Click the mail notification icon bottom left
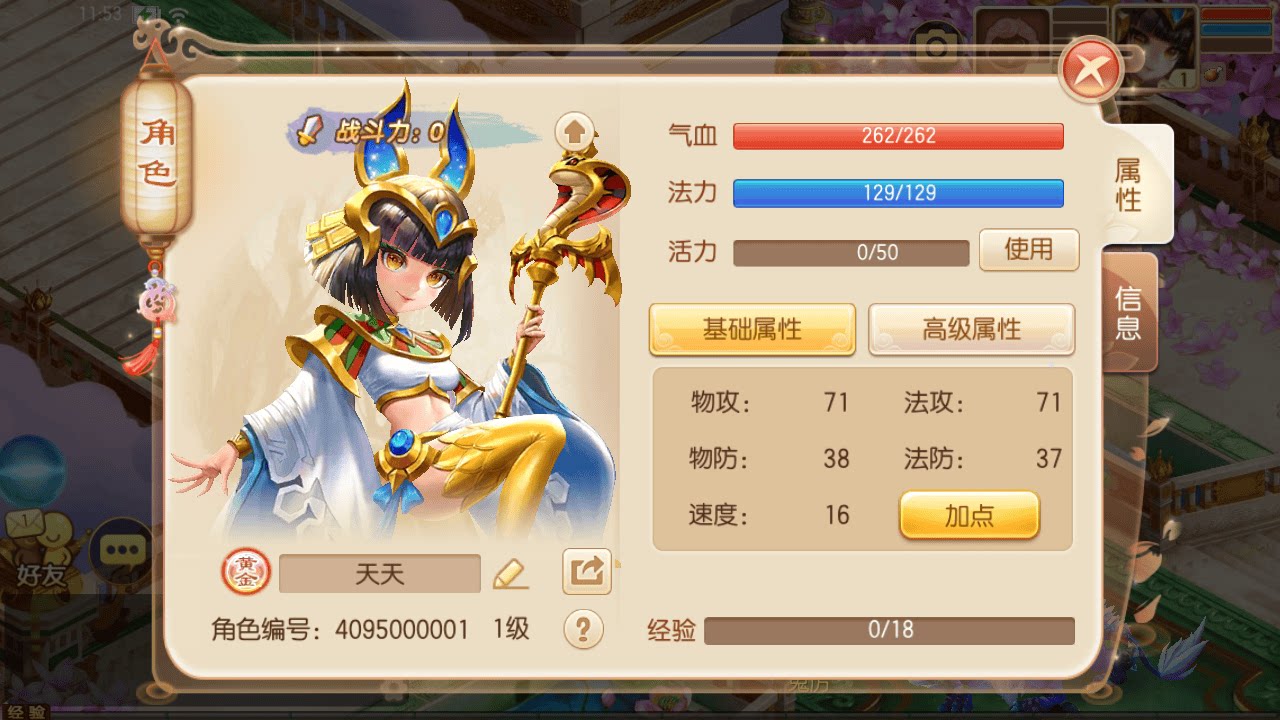 (25, 520)
